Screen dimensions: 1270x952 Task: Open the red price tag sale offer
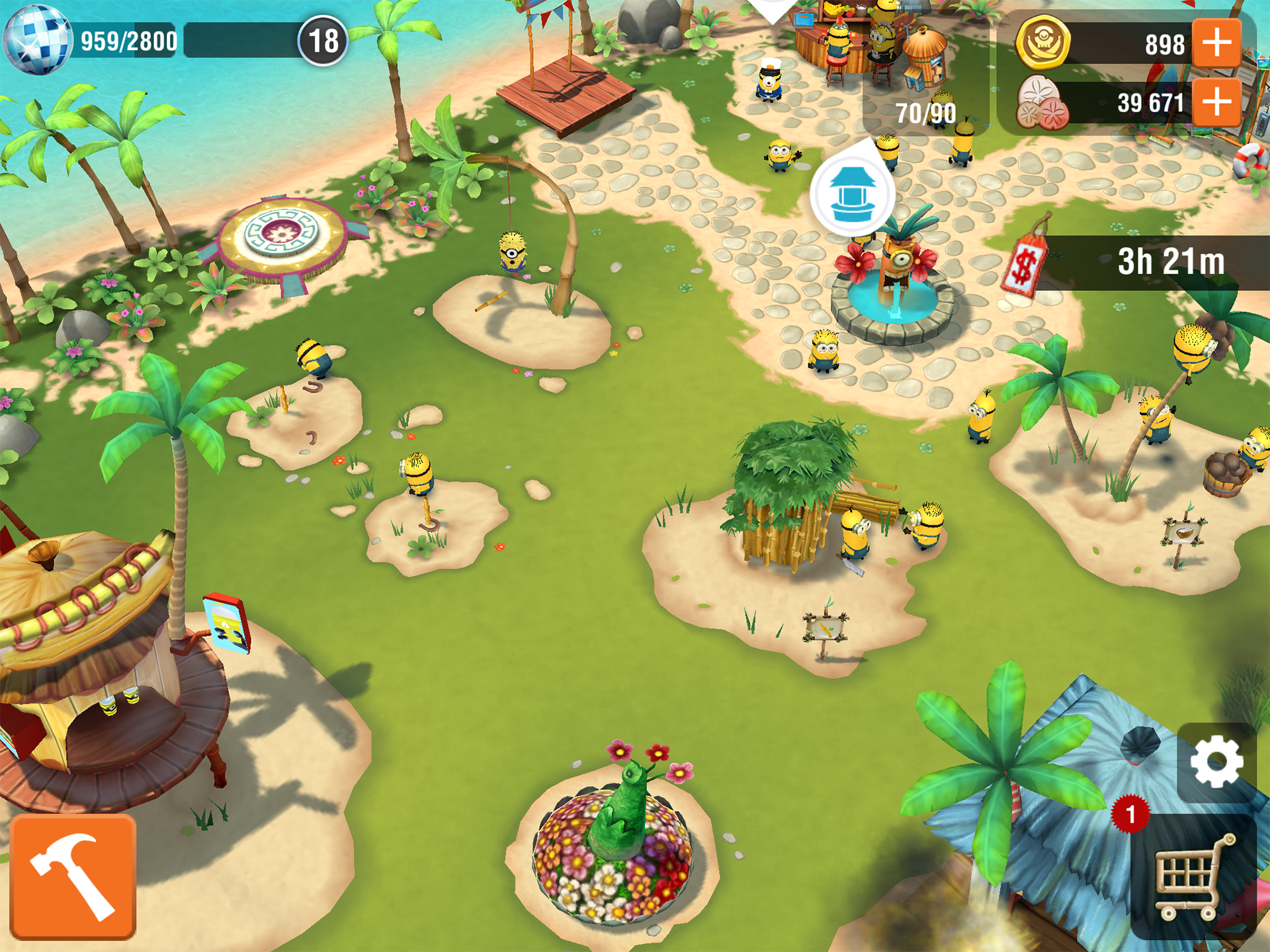tap(1025, 263)
